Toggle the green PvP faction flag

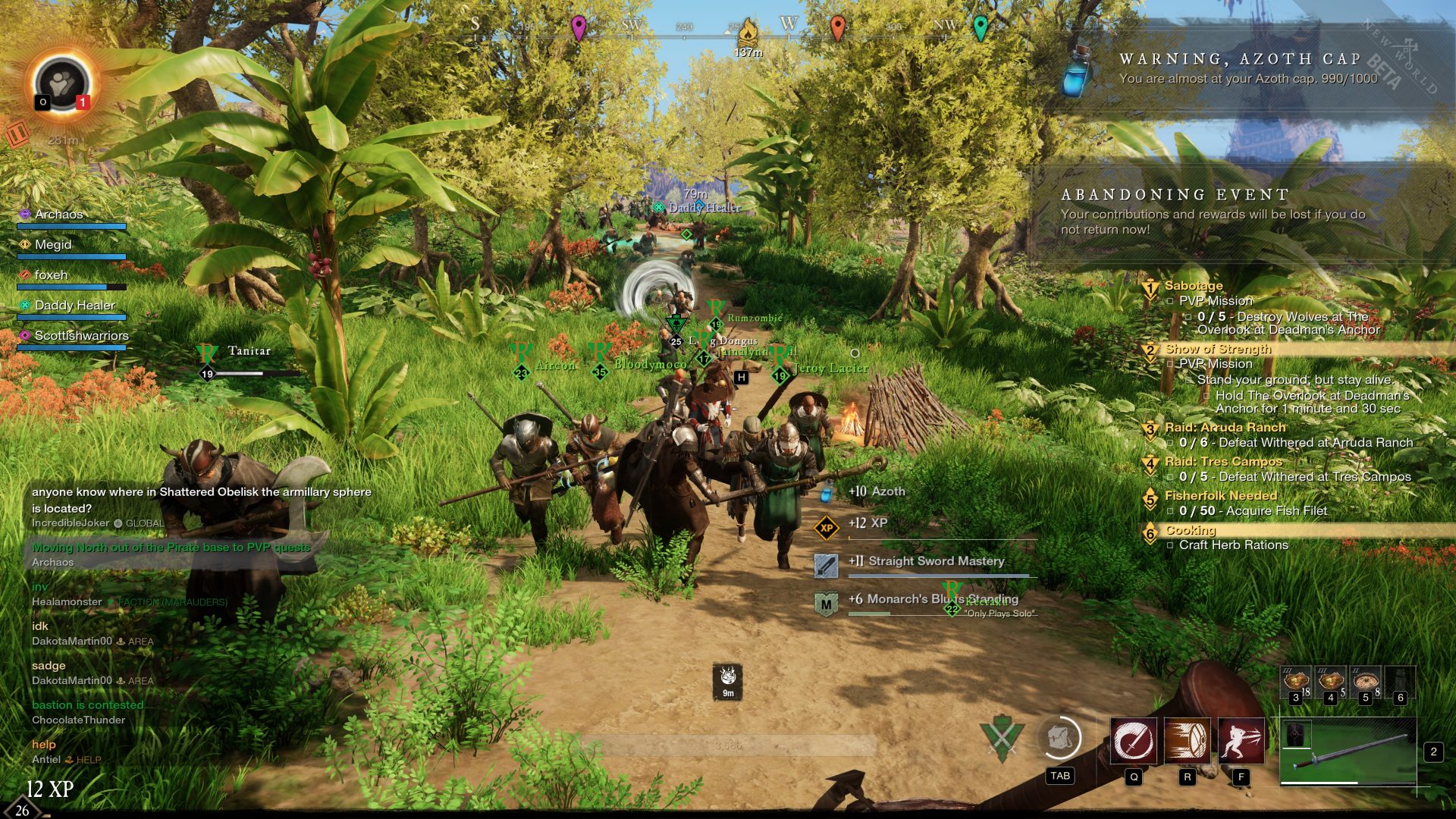1002,738
